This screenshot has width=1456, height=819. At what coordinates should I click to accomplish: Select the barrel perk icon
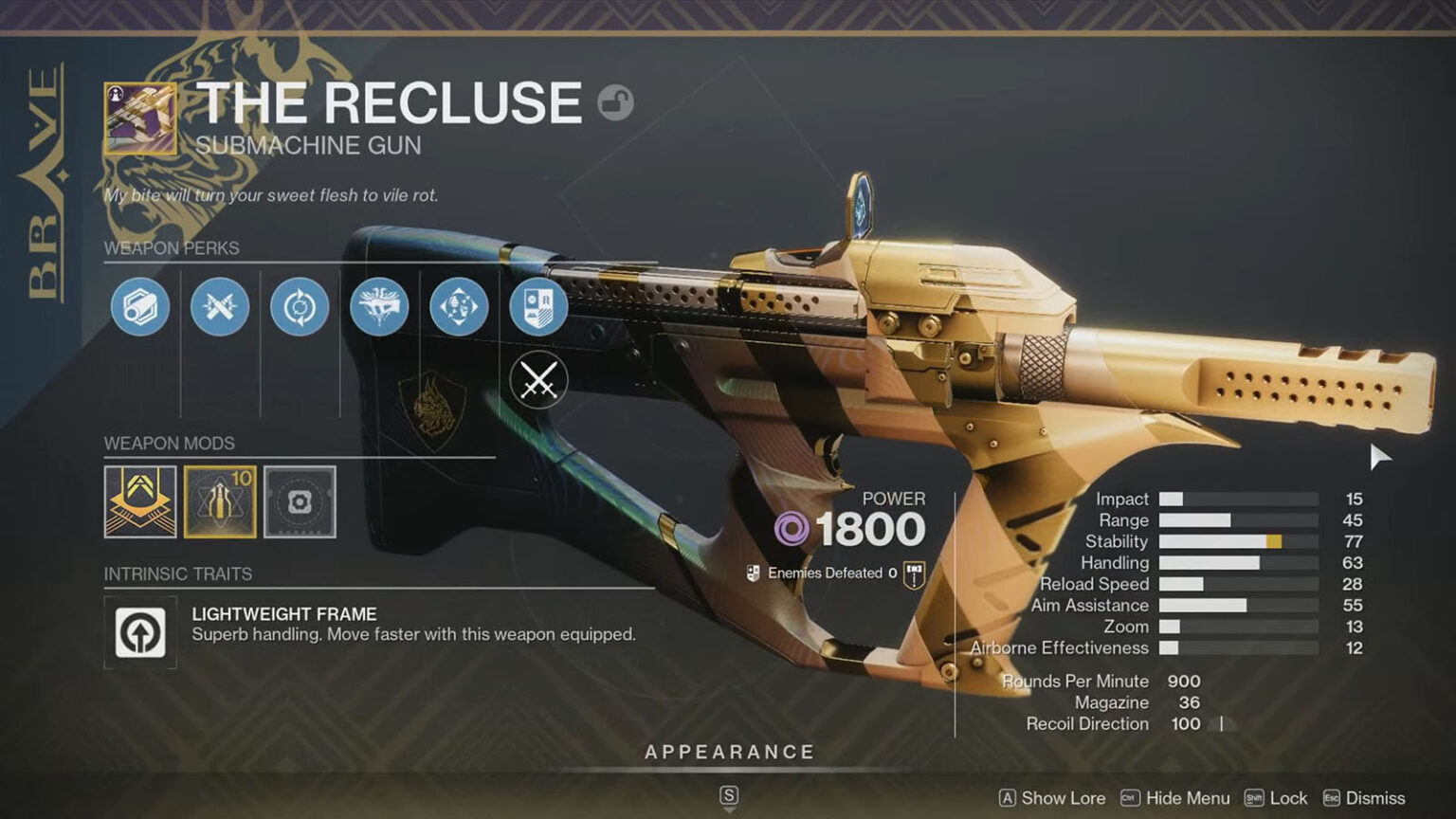tap(137, 306)
